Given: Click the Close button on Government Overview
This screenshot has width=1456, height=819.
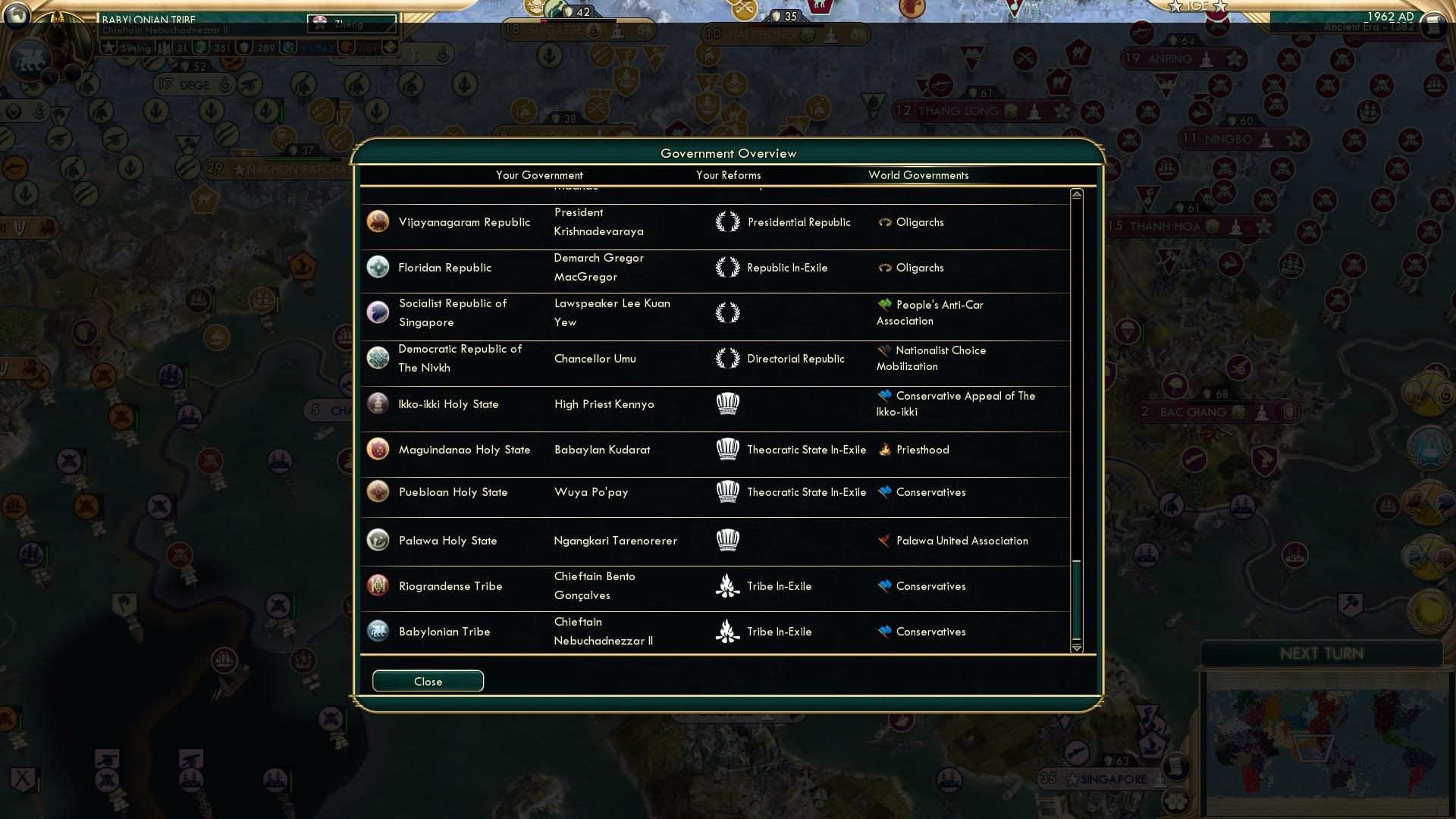Looking at the screenshot, I should point(427,681).
